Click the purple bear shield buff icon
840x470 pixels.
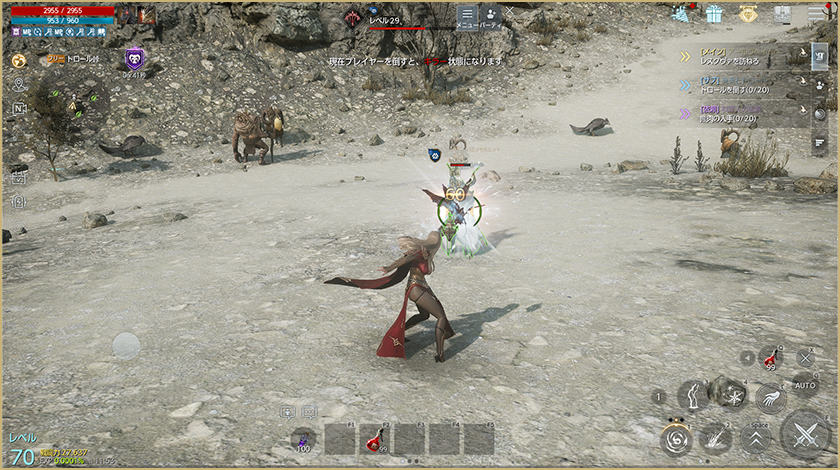[x=134, y=59]
